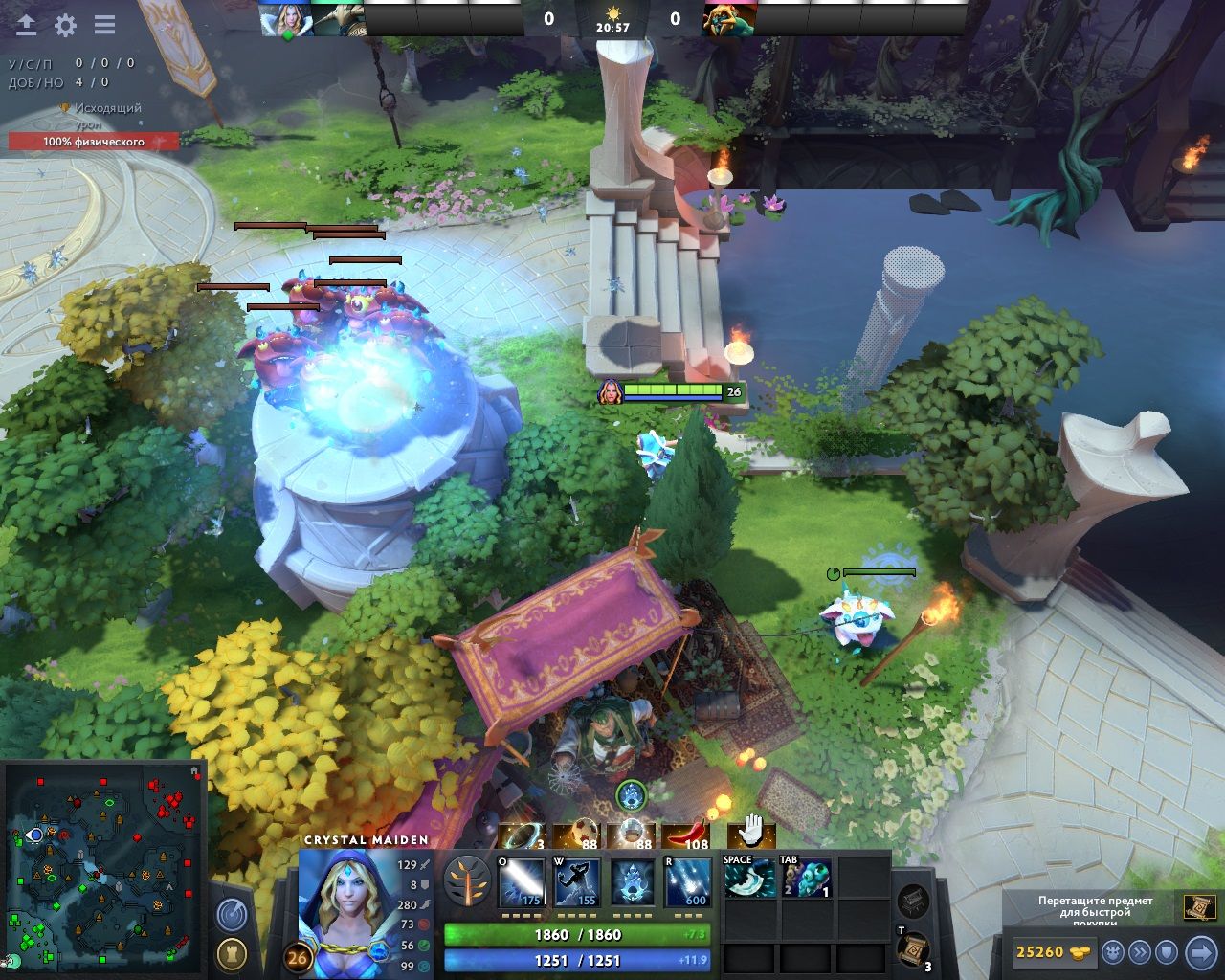
Task: Activate the courier shield button
Action: click(1167, 952)
